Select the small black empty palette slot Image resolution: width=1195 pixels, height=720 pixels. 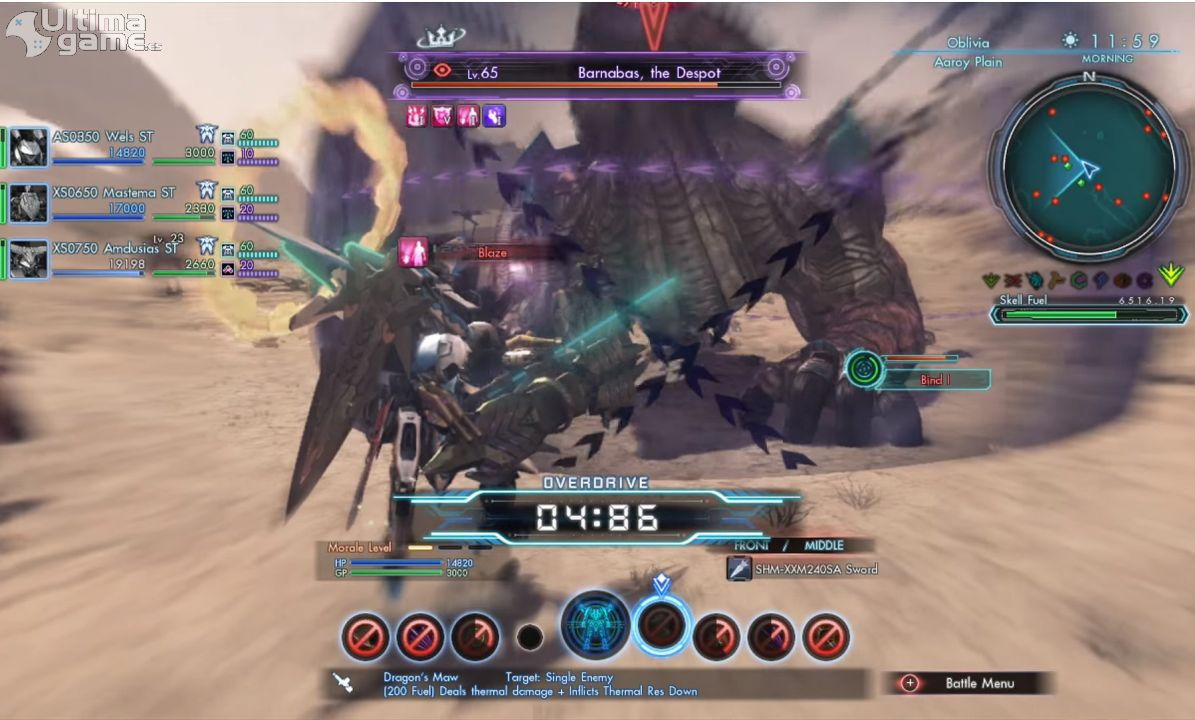tap(530, 637)
